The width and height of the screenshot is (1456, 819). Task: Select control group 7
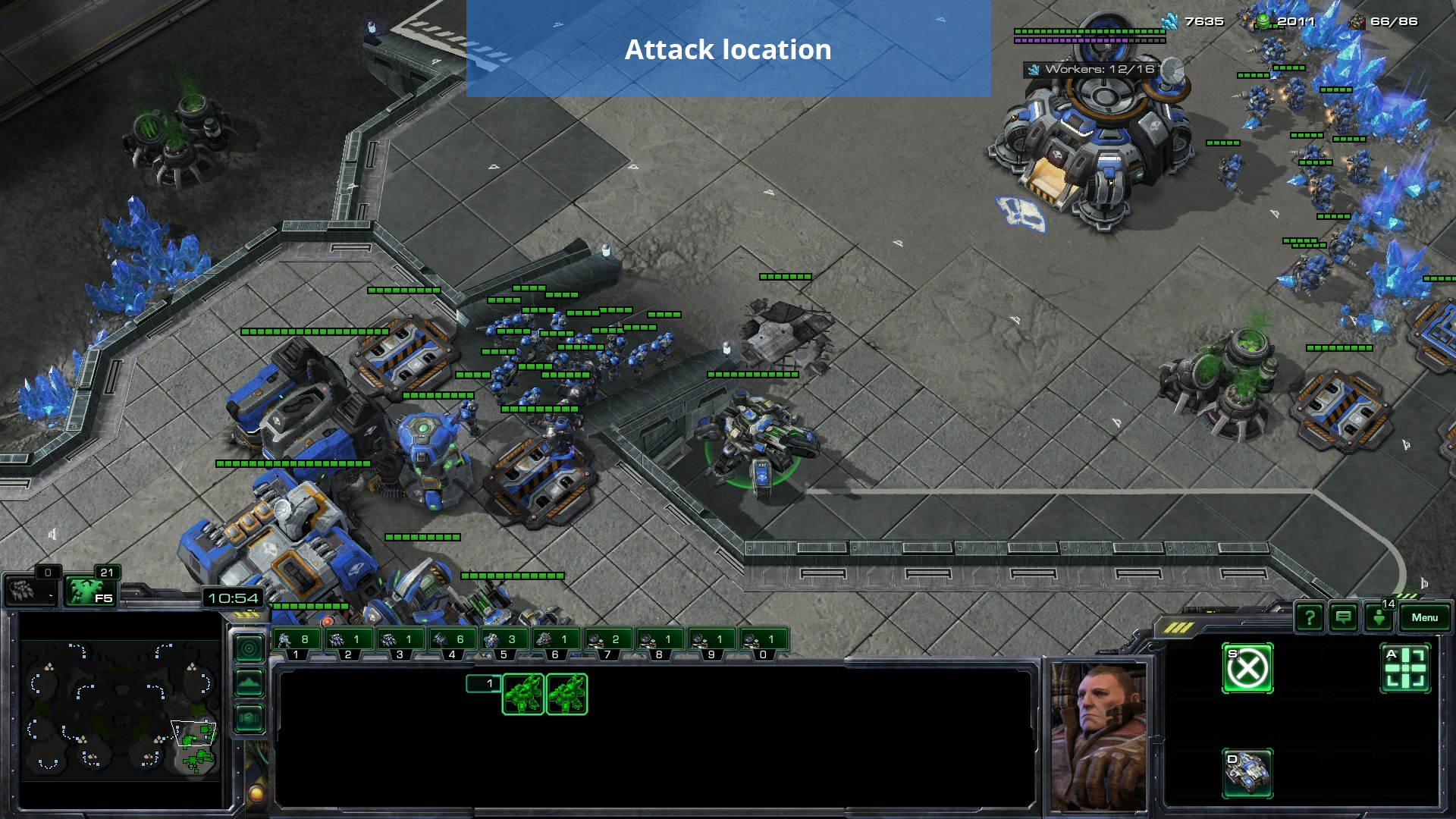pyautogui.click(x=607, y=641)
